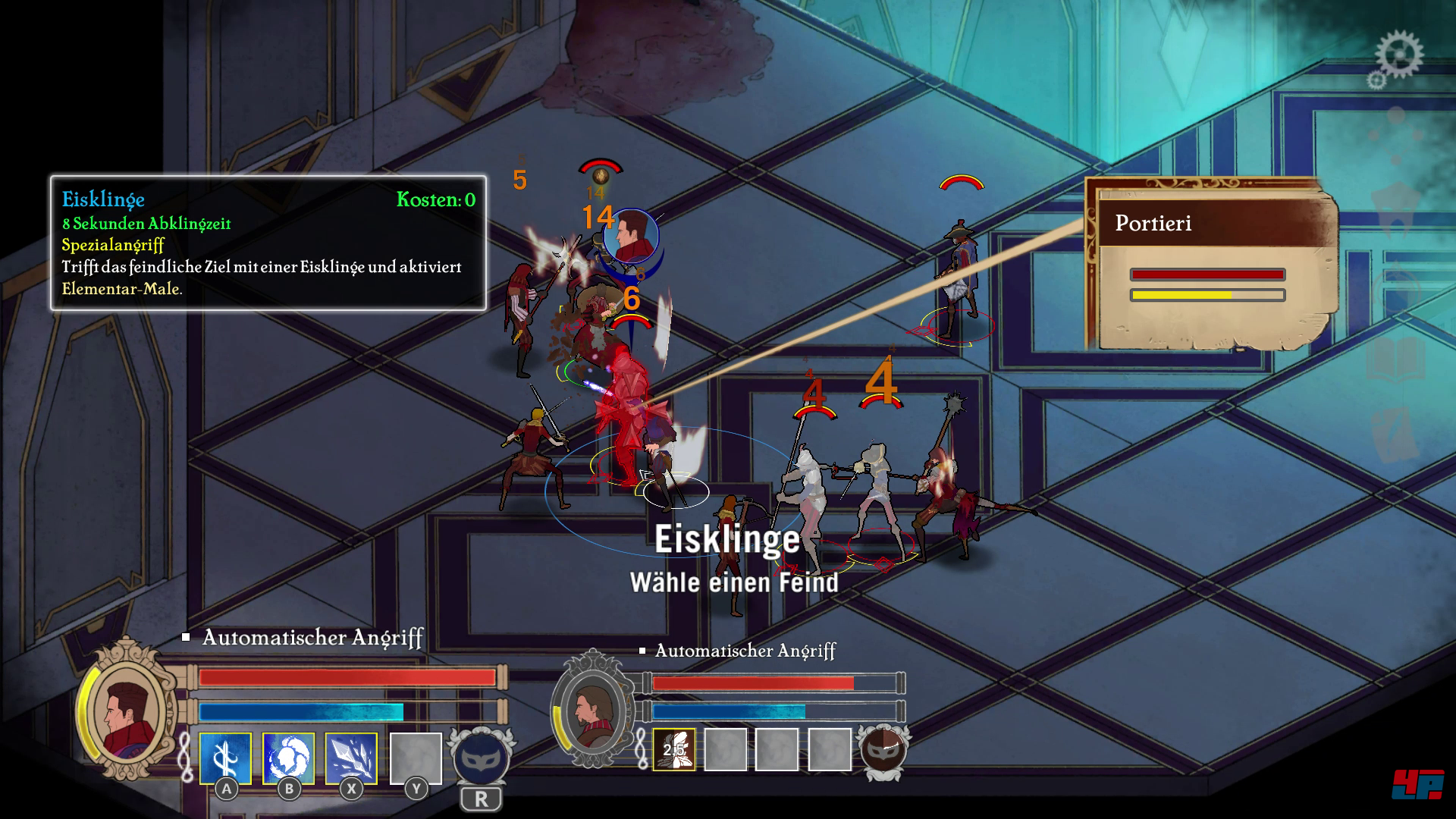Cast the ice shards ability
The image size is (1456, 819).
click(x=351, y=758)
